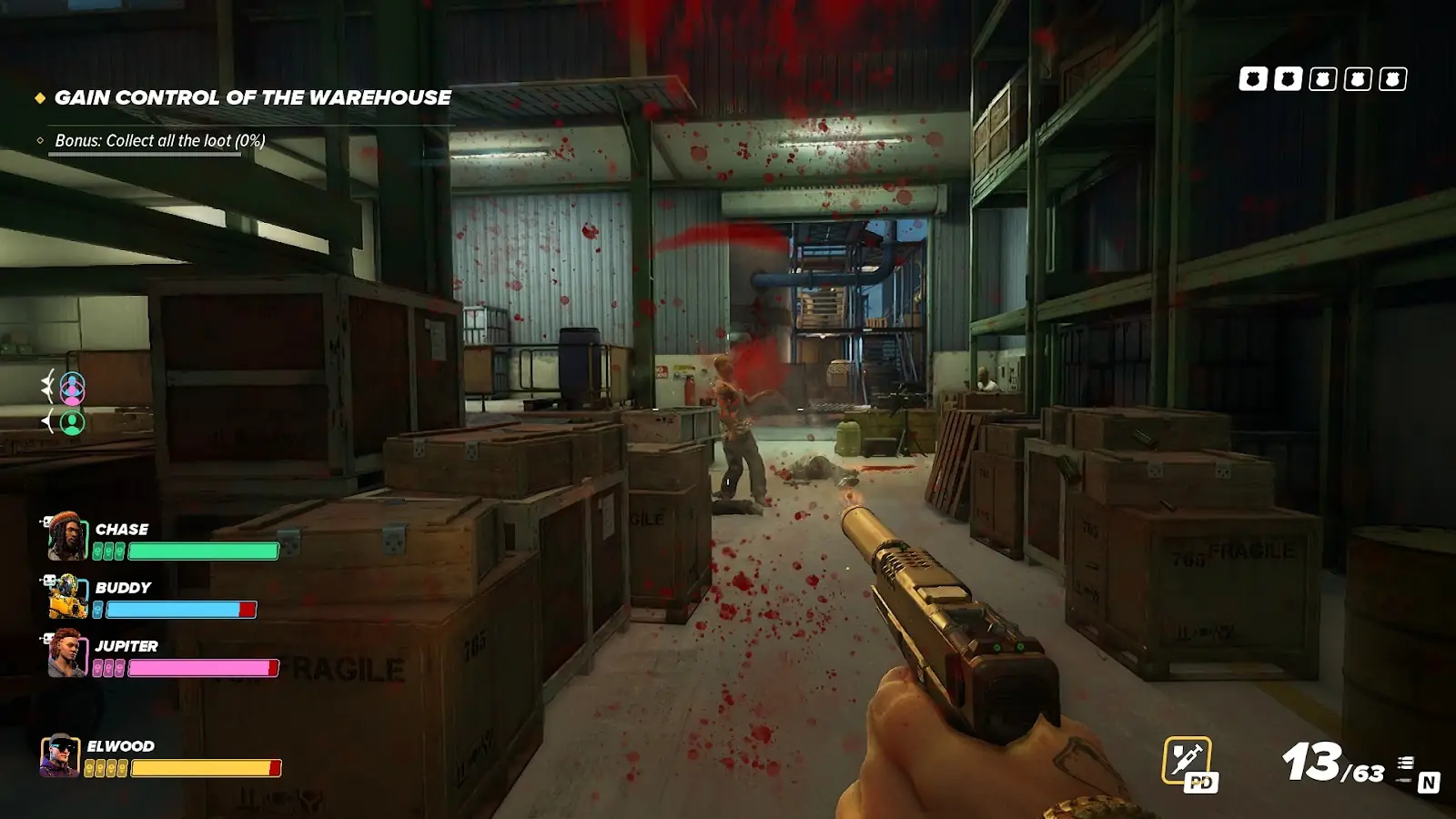Screen dimensions: 1456x819
Task: Click Elwood's player portrait
Action: (60, 755)
